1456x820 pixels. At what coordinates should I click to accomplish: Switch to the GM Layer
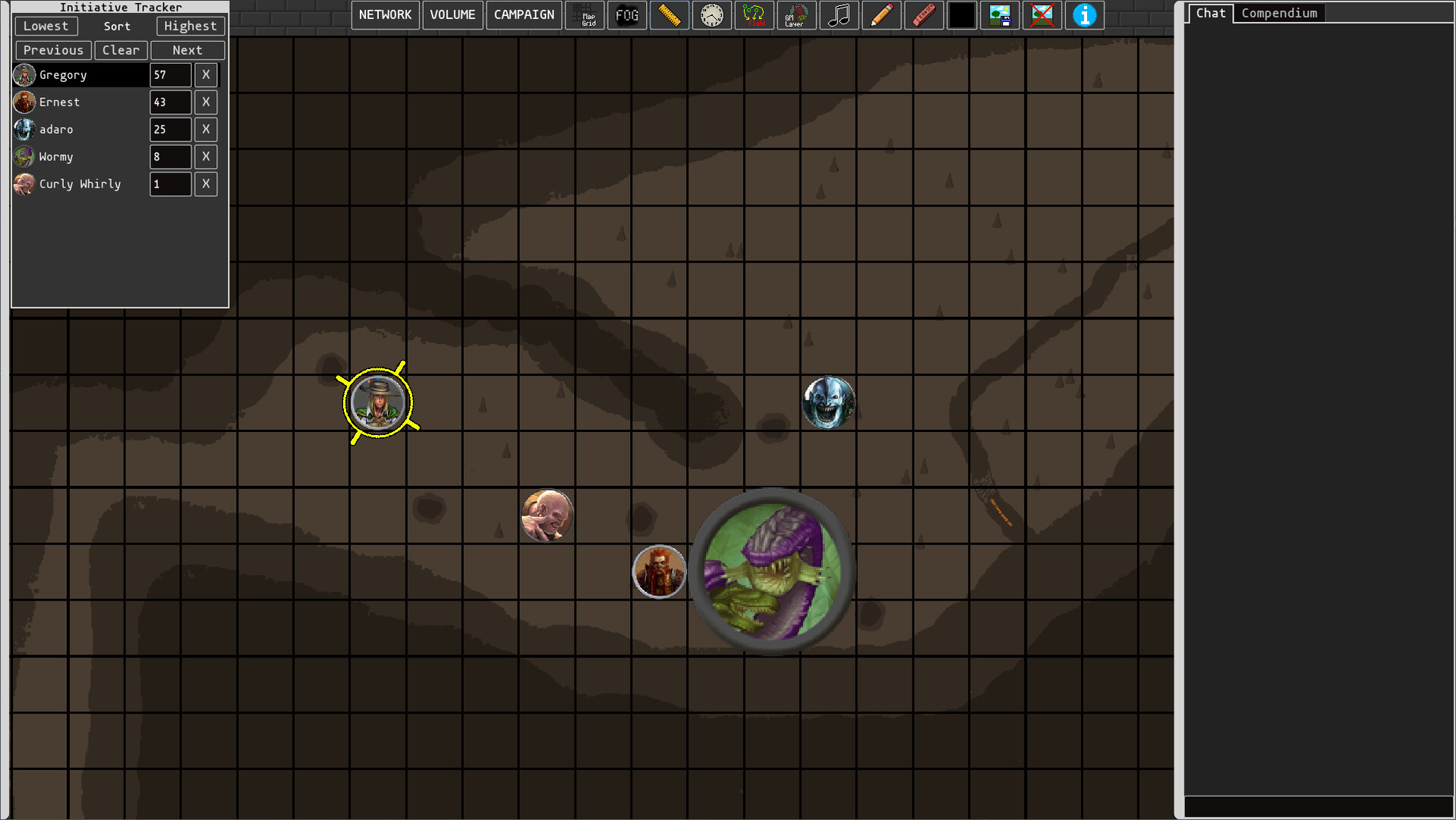click(x=796, y=15)
